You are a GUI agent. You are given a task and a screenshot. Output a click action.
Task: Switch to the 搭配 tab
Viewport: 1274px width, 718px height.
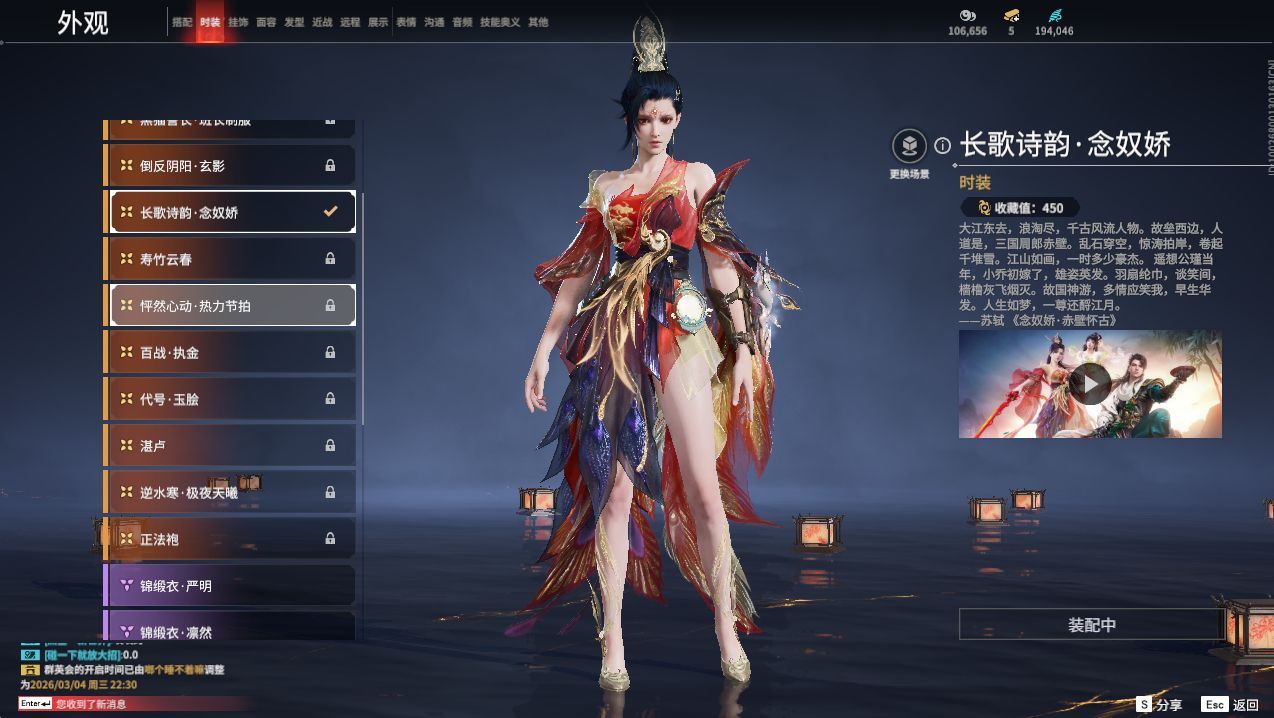182,22
